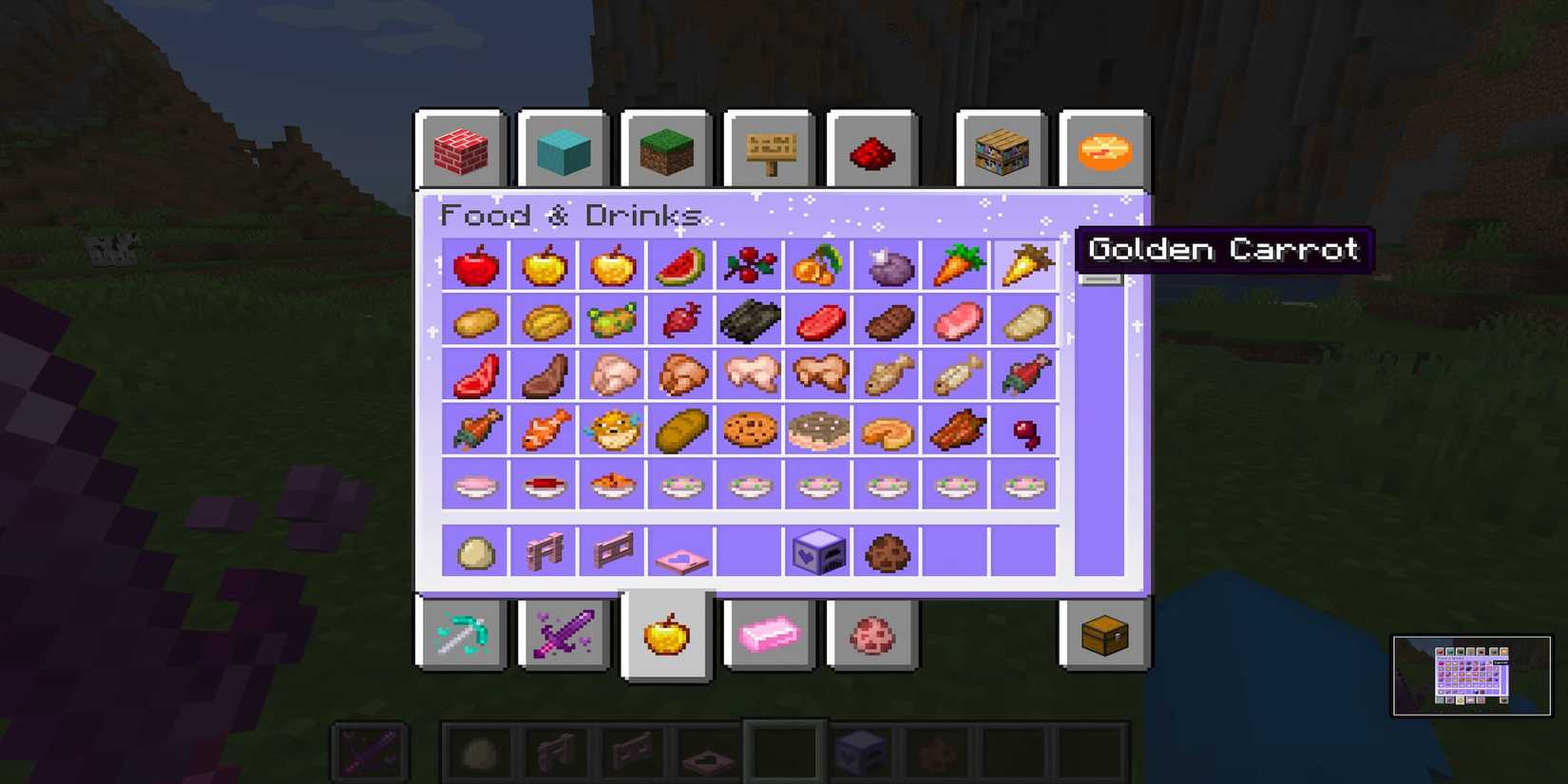Image resolution: width=1568 pixels, height=784 pixels.
Task: Click the chest inventory tab icon
Action: (1106, 635)
